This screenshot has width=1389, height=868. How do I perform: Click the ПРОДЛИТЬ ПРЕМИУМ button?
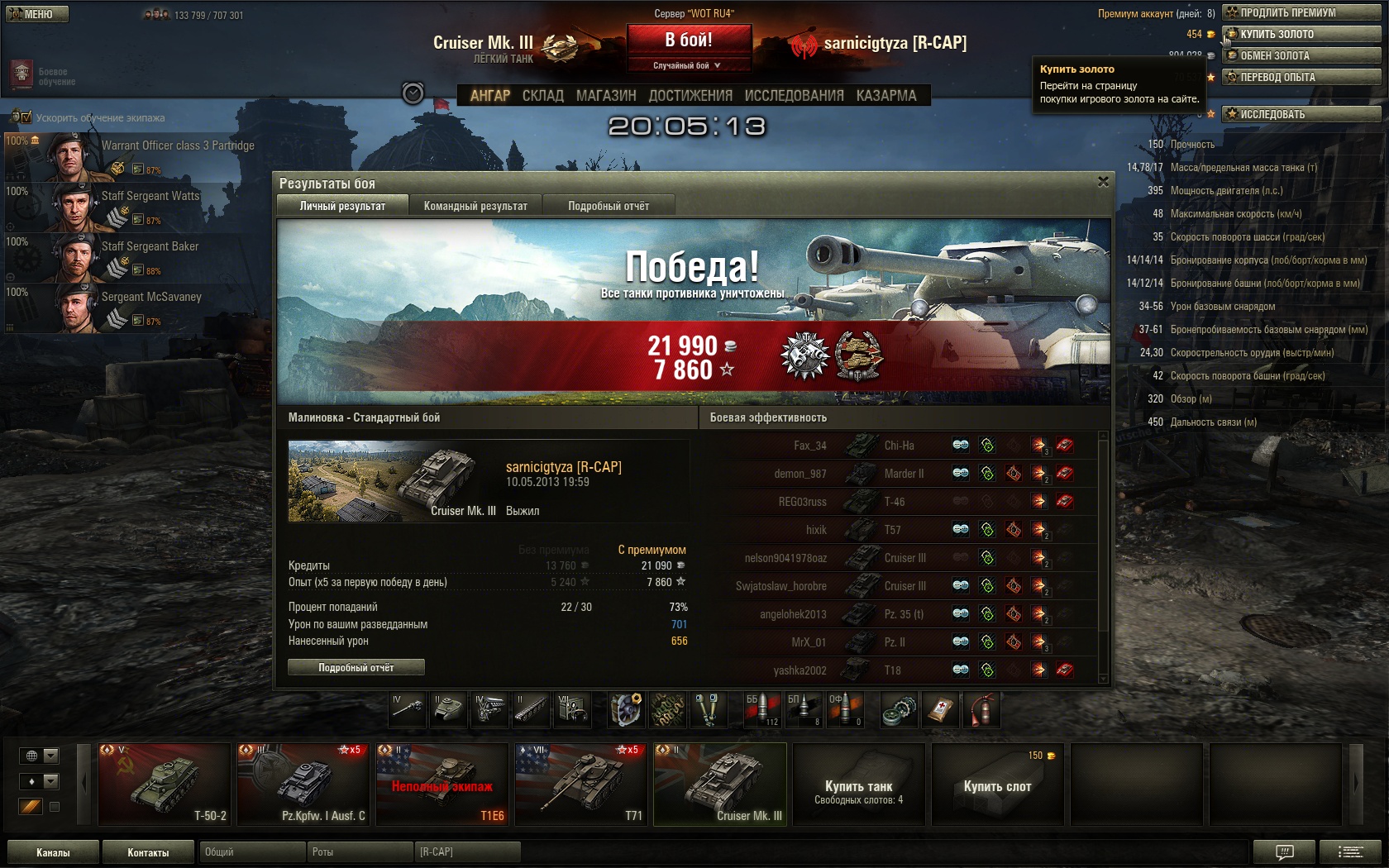coord(1301,12)
